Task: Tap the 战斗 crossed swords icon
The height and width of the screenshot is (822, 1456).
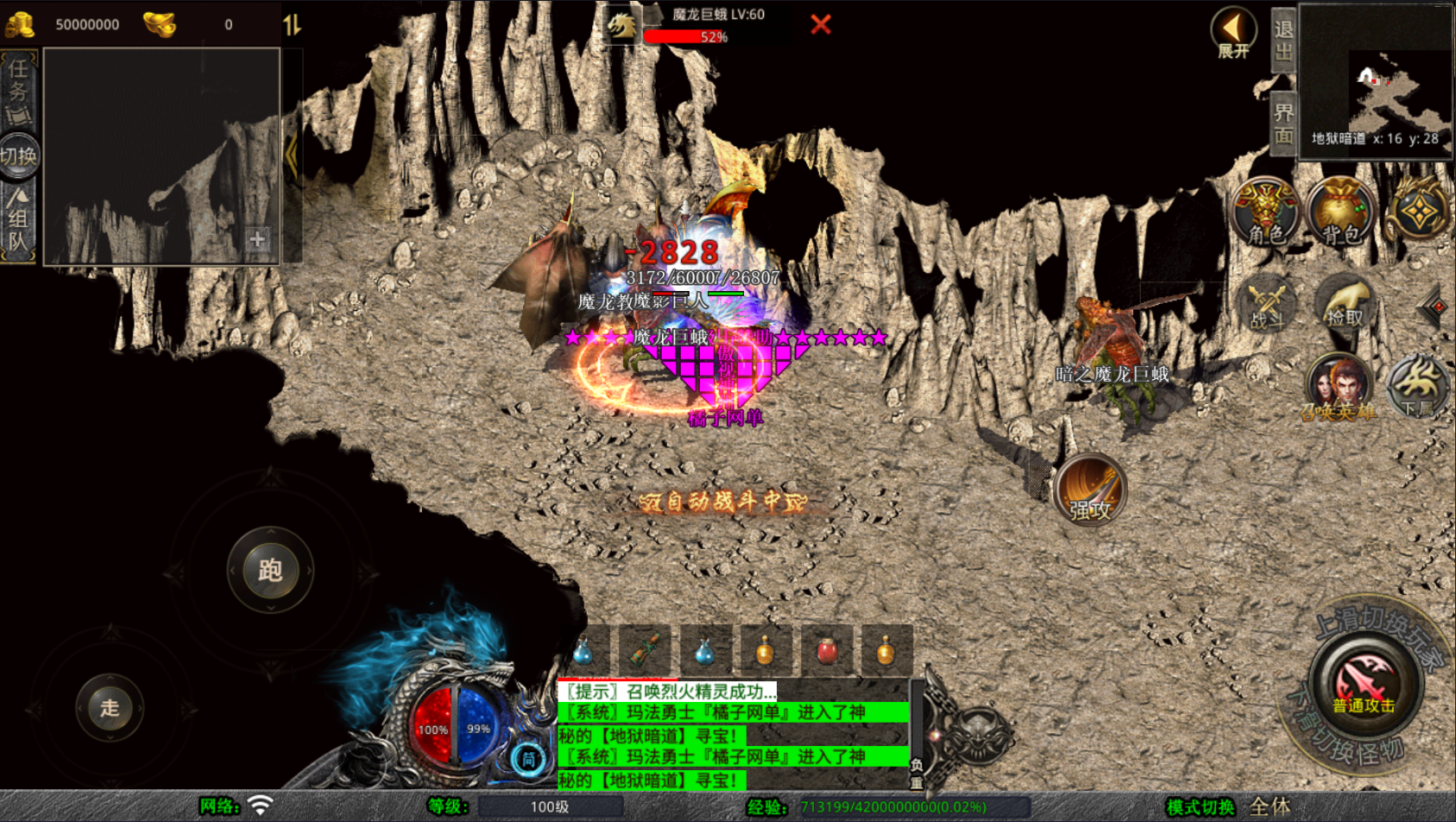Action: 1266,305
